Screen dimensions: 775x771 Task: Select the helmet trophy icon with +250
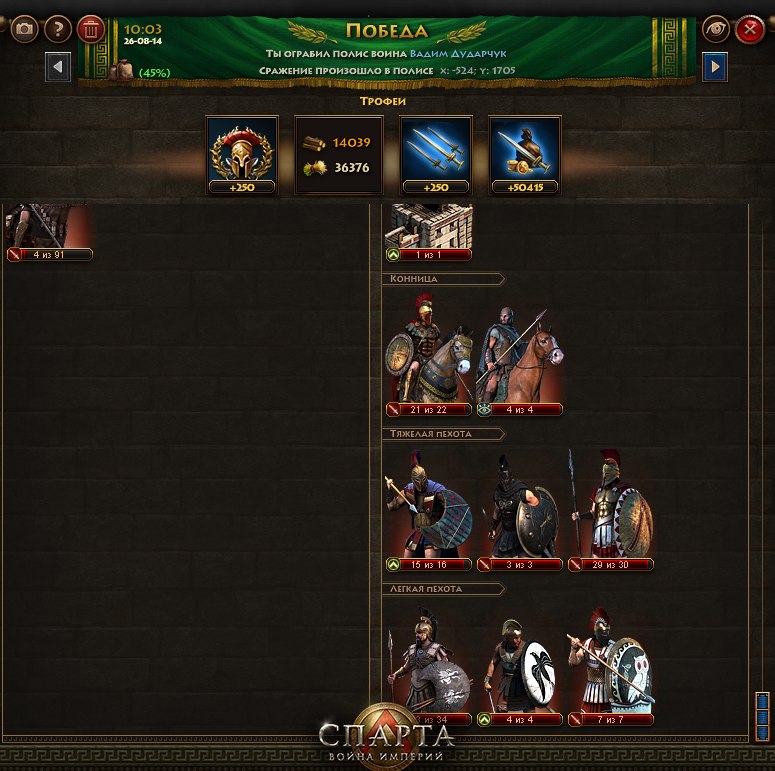[x=239, y=154]
